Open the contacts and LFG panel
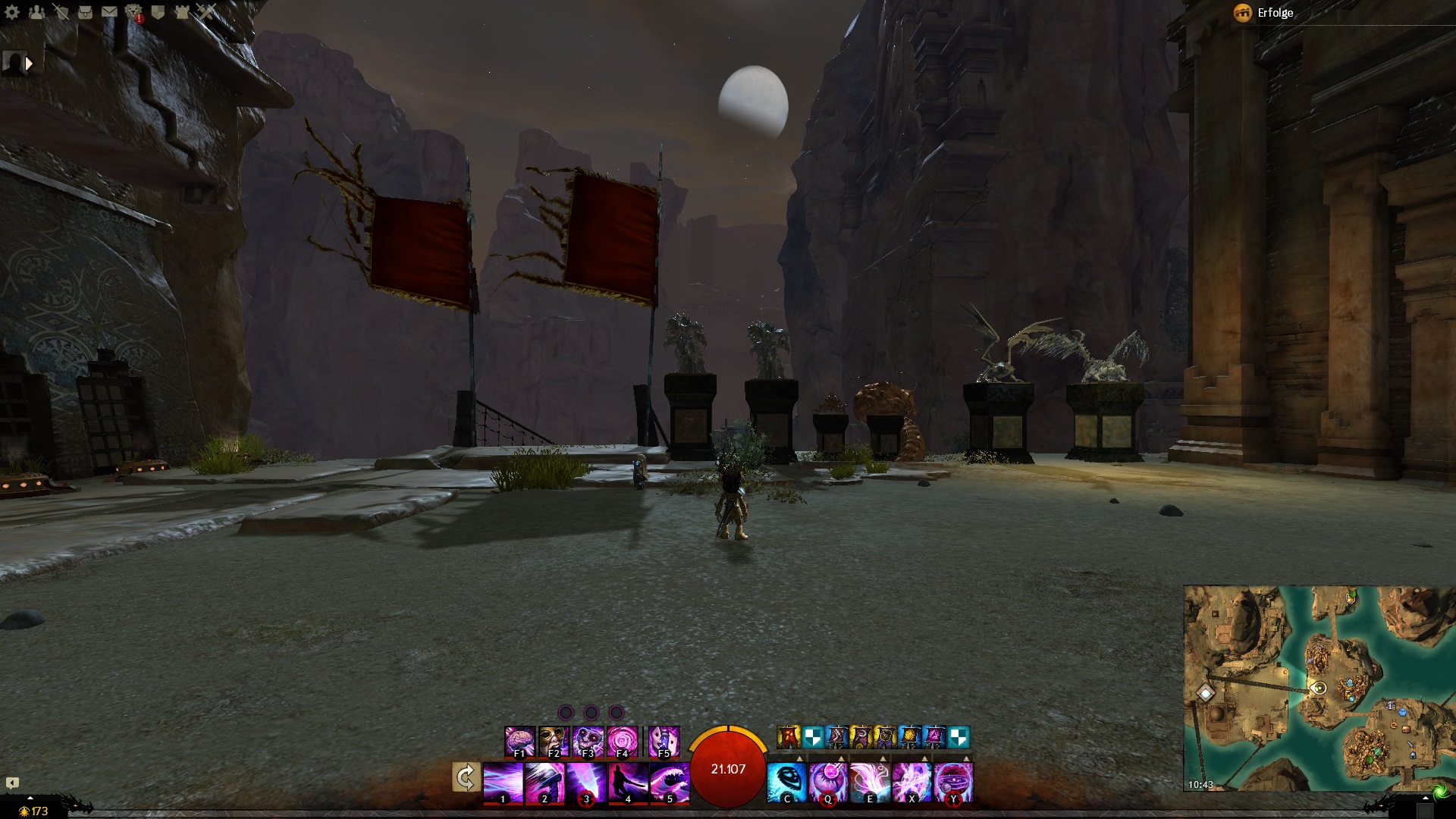Screen dimensions: 1456x819 click(36, 11)
